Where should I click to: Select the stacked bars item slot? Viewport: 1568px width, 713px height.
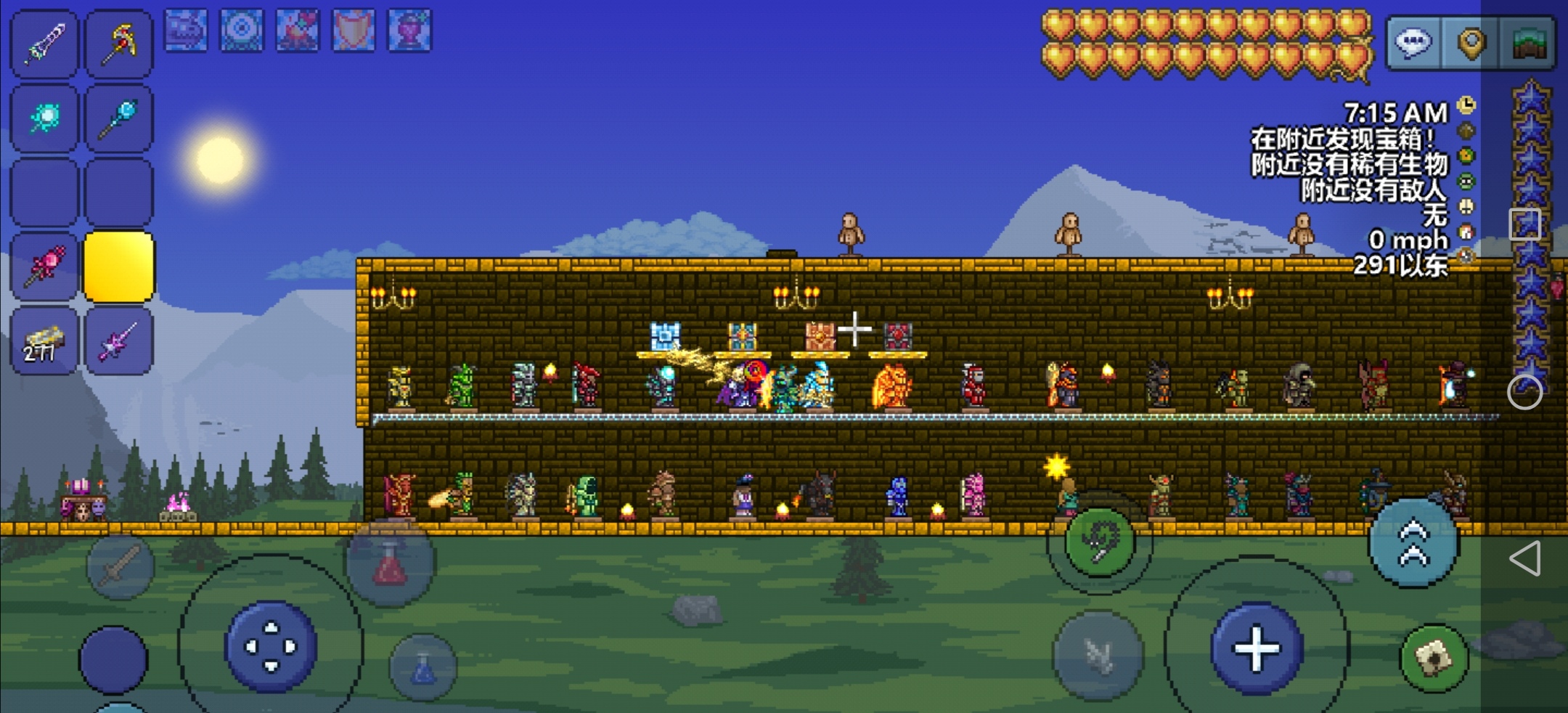[x=44, y=341]
